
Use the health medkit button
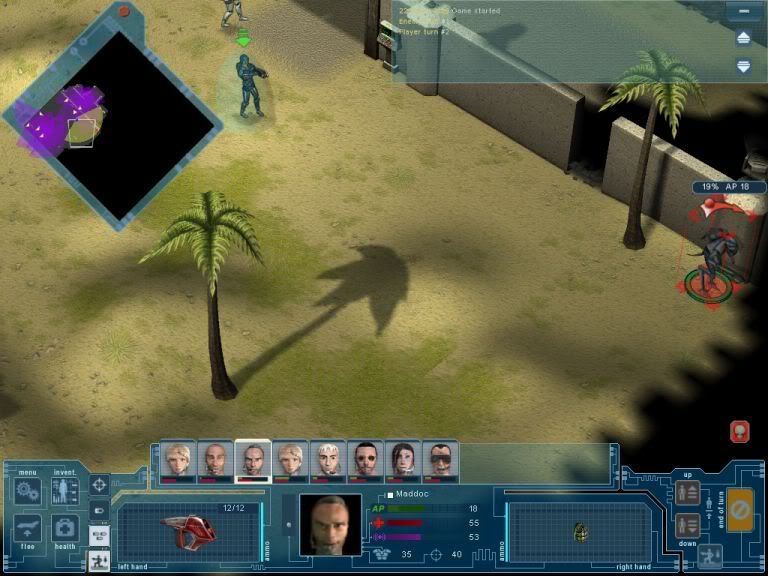pyautogui.click(x=65, y=529)
